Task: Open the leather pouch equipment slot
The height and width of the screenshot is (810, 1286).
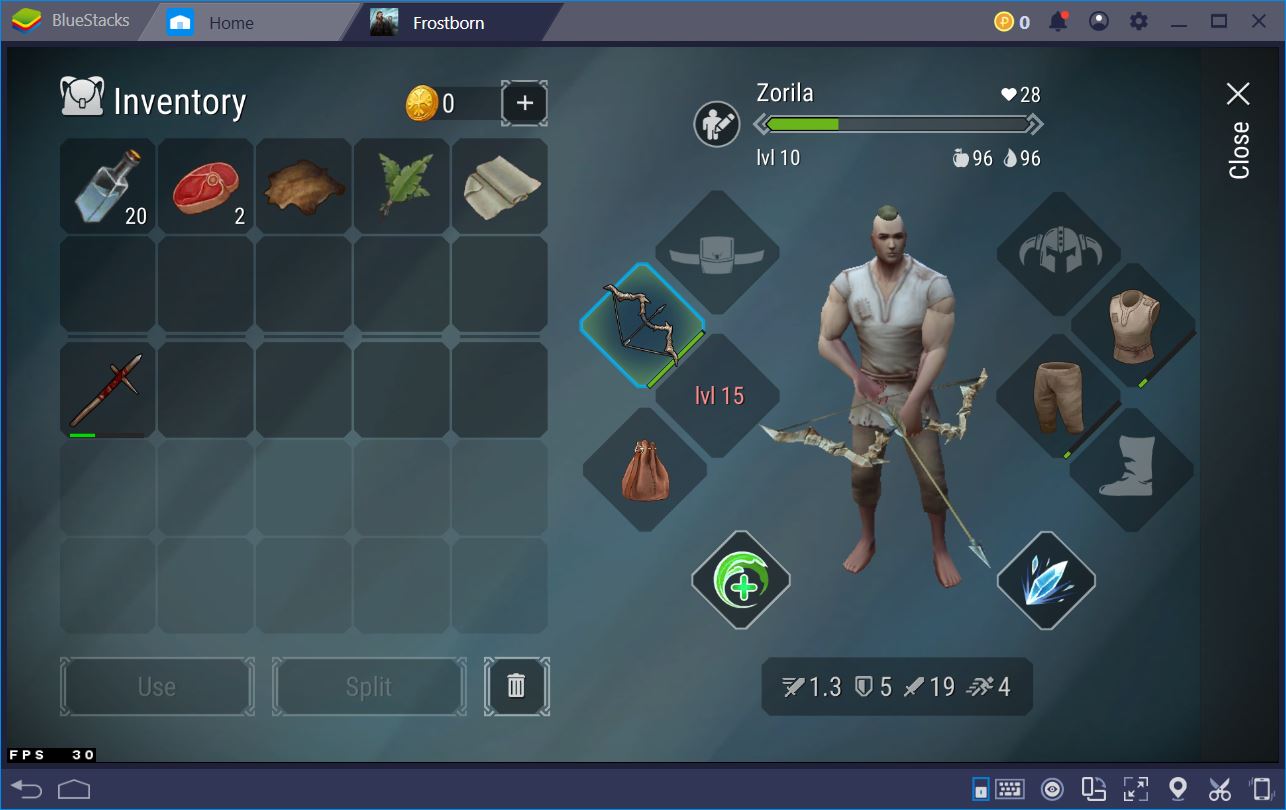Action: pos(645,469)
